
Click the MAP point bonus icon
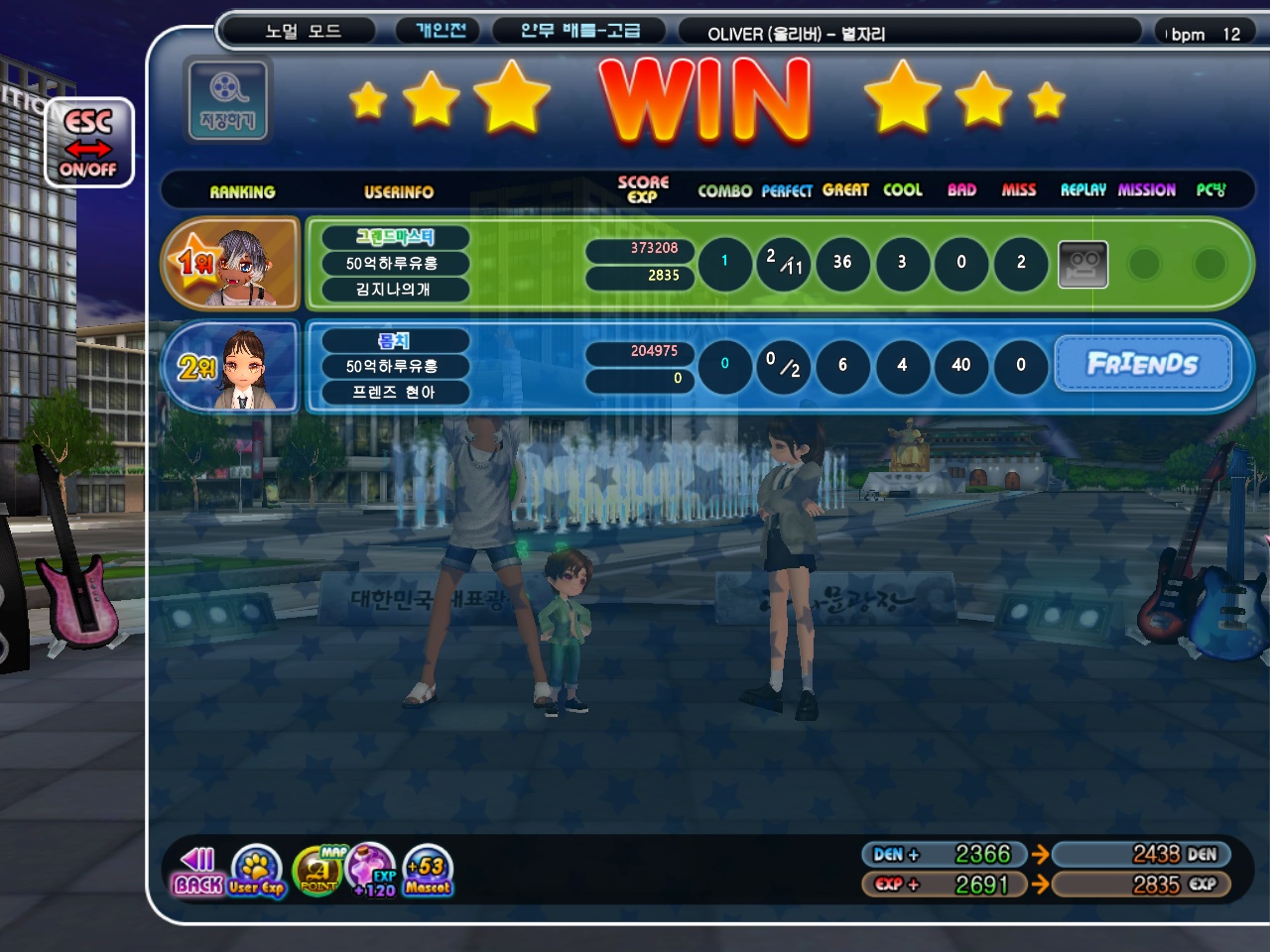pyautogui.click(x=319, y=871)
